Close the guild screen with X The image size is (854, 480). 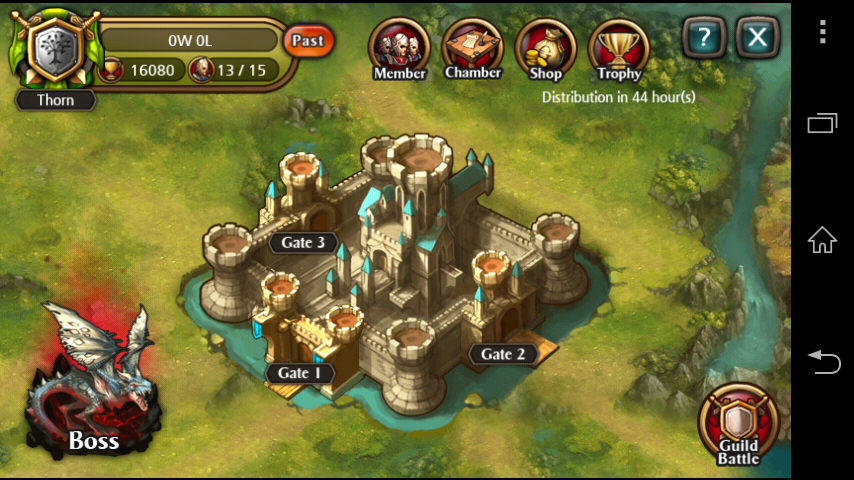[758, 39]
